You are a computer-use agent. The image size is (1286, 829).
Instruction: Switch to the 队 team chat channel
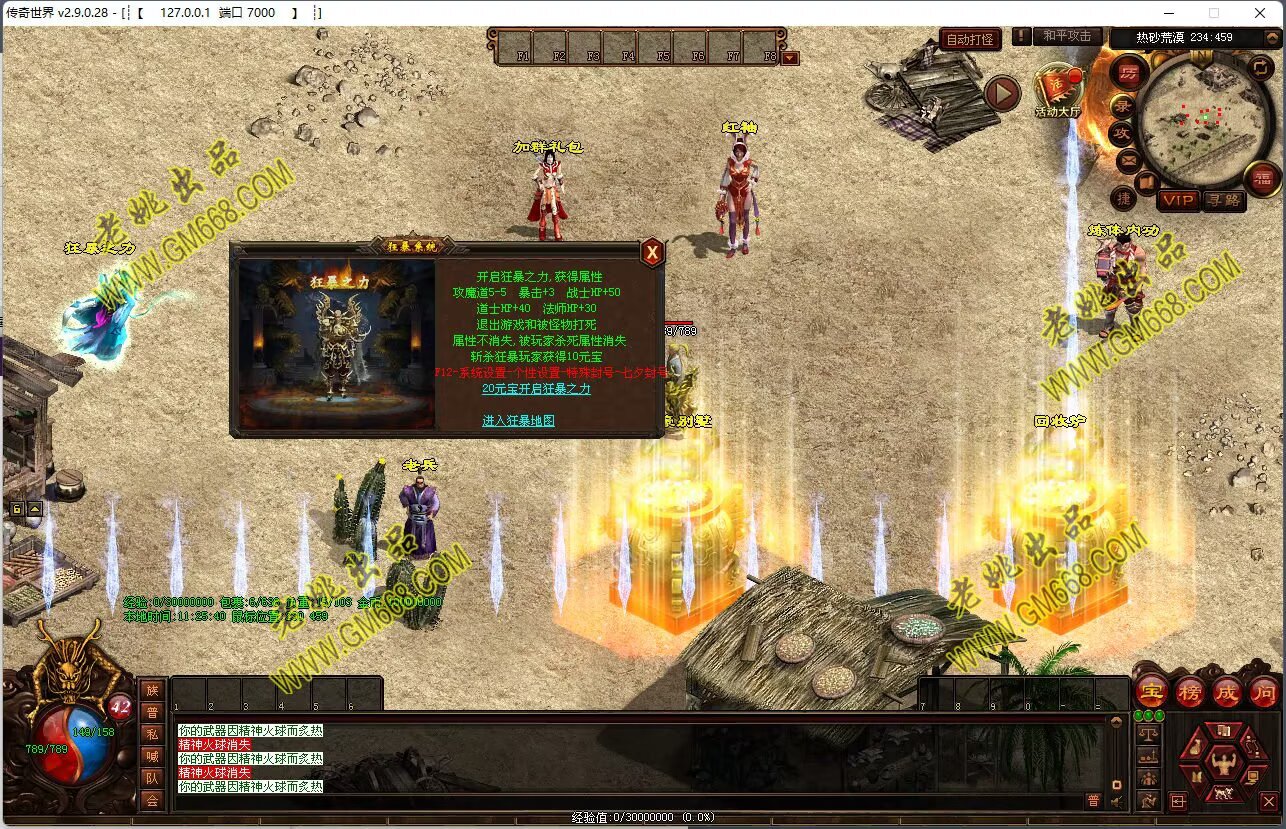tap(152, 778)
